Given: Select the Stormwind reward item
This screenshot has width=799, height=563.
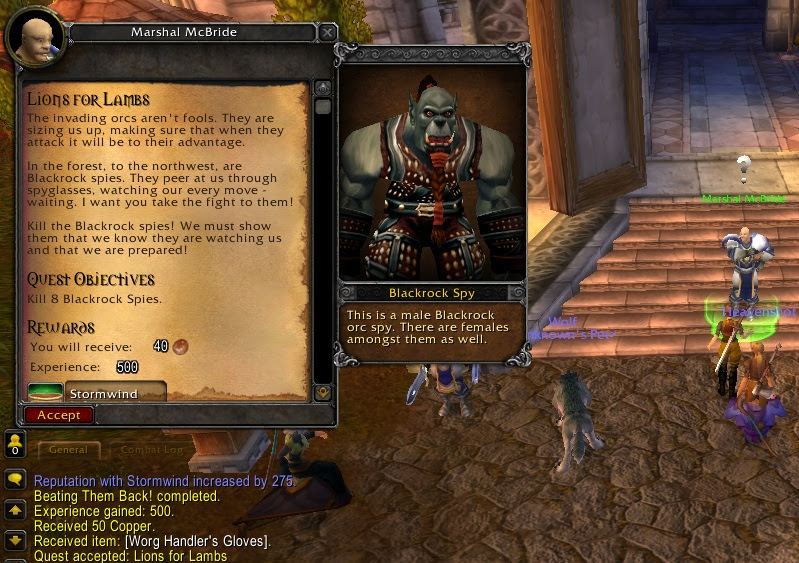Looking at the screenshot, I should (96, 393).
